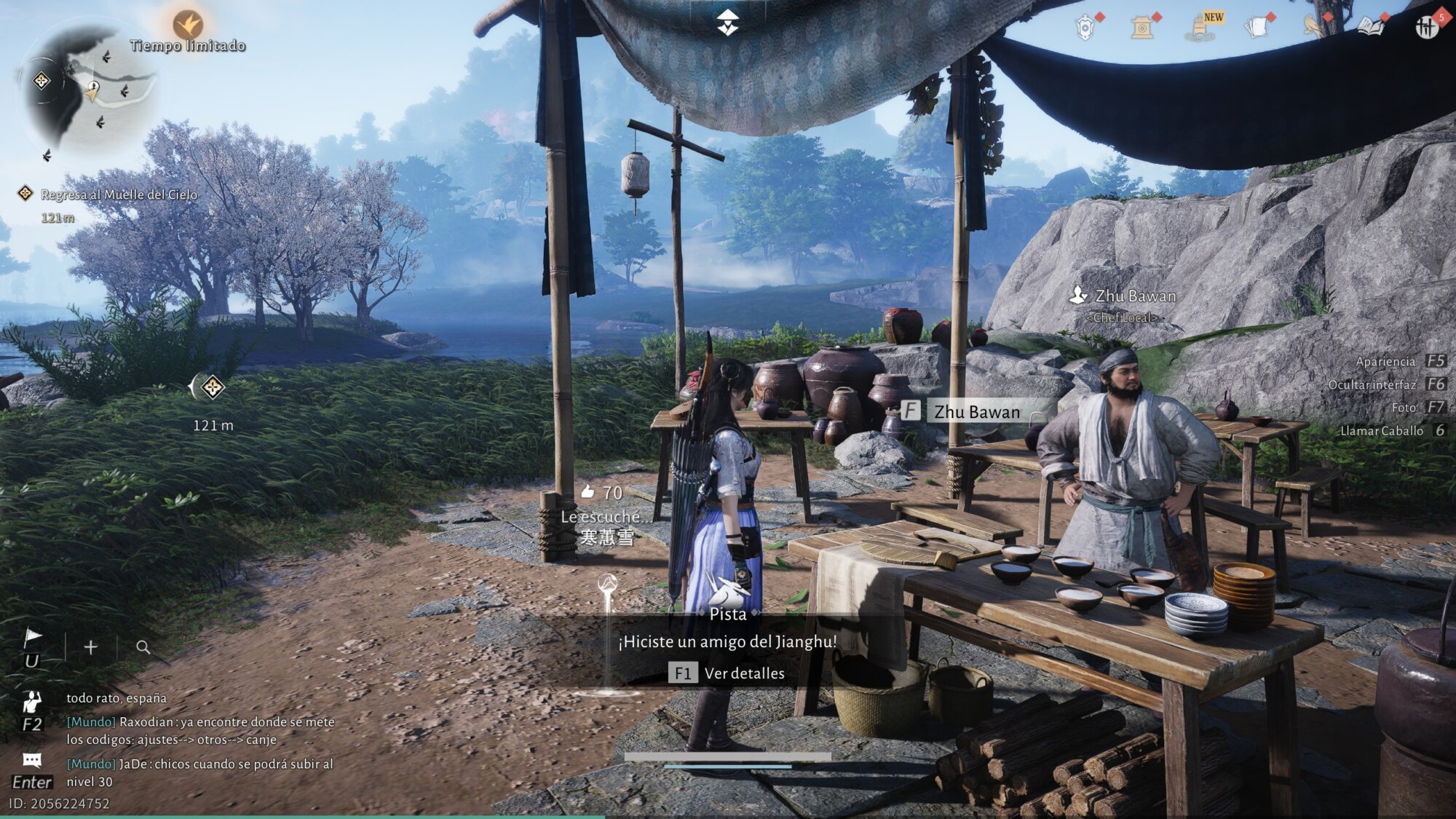Screen dimensions: 1456x819
Task: Open the shield emblem icon in top bar
Action: point(1085,28)
